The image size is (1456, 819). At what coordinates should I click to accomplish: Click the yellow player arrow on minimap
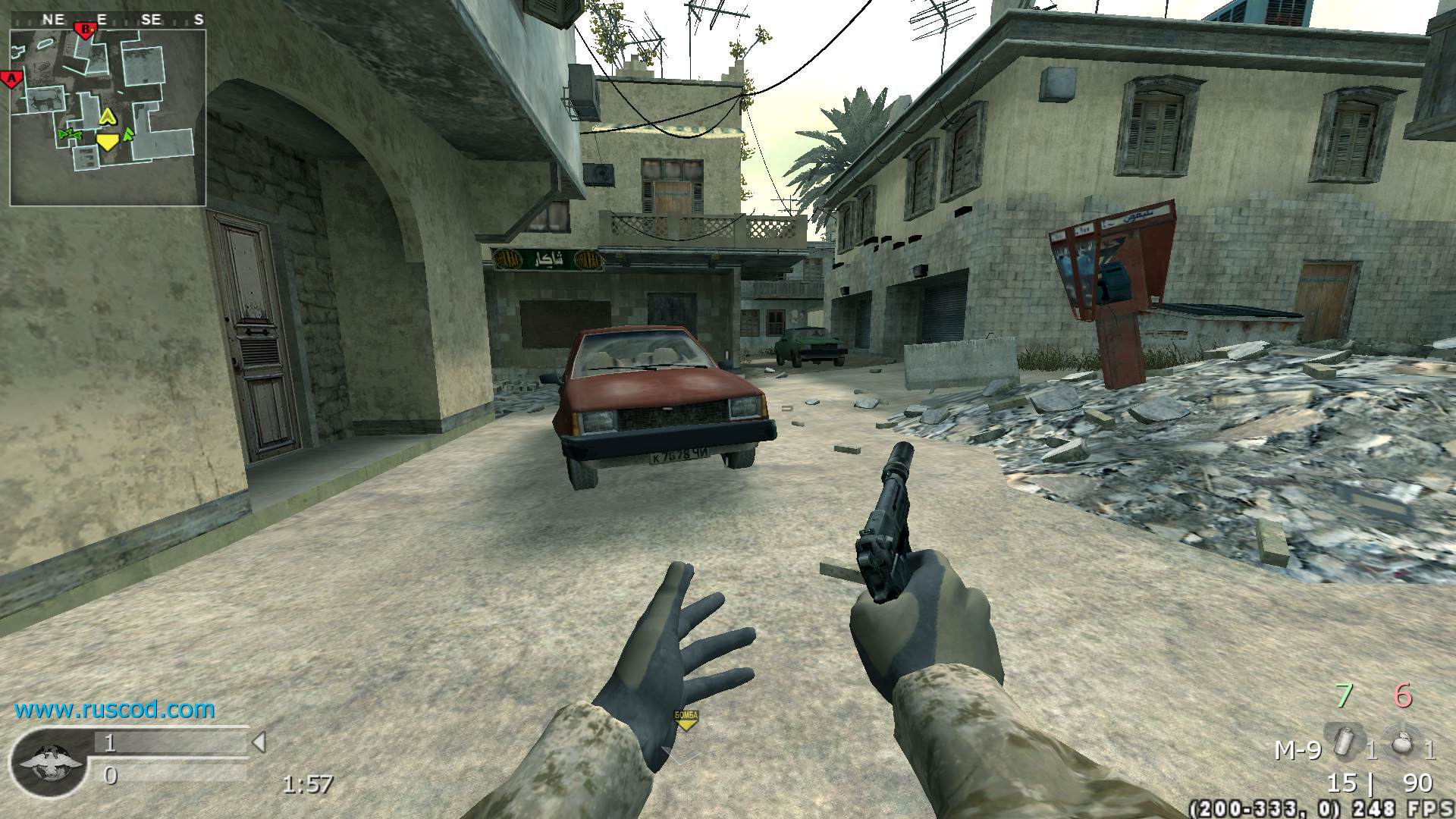(x=108, y=116)
